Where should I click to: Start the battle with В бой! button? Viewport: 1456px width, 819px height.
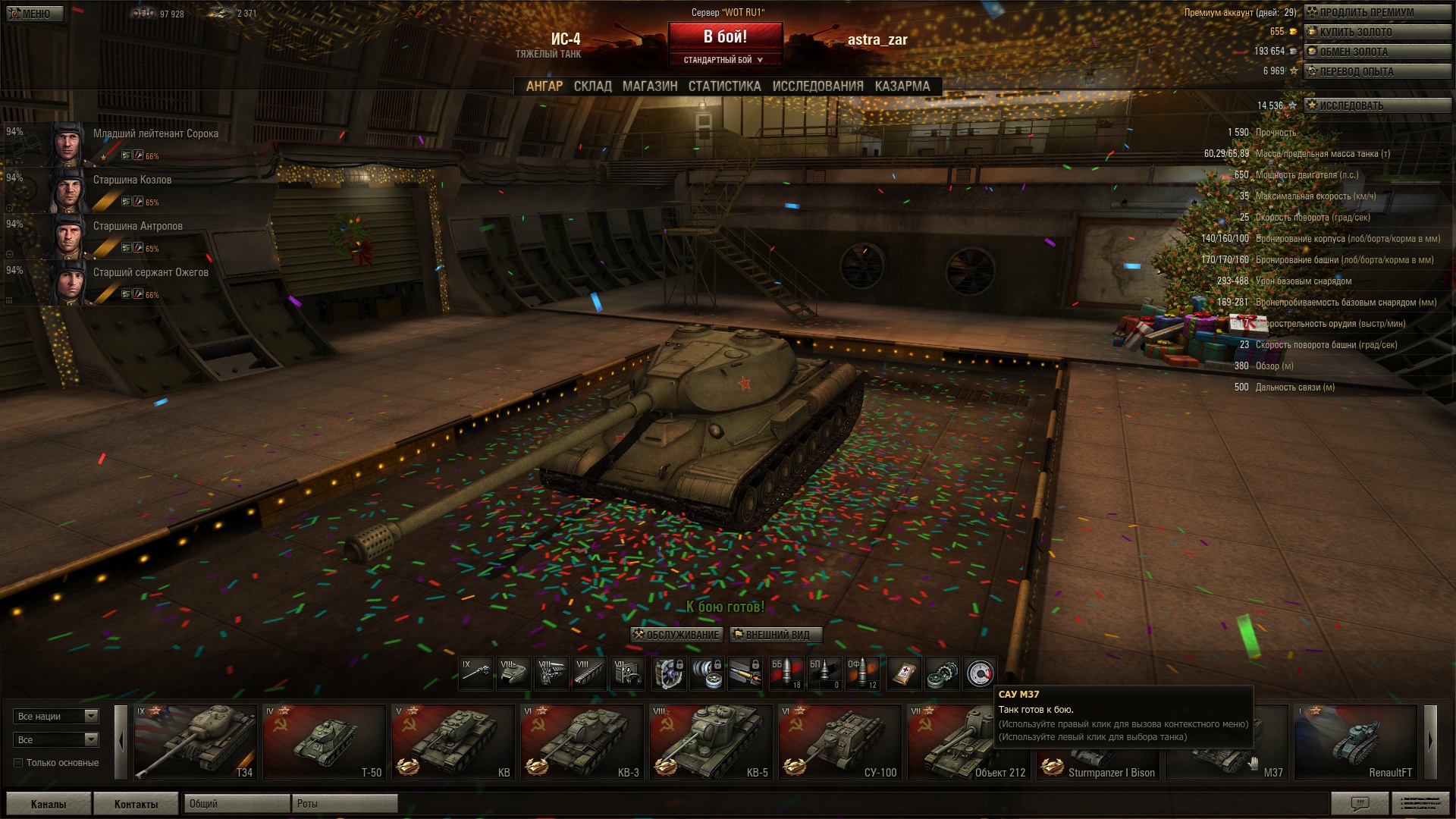(725, 36)
